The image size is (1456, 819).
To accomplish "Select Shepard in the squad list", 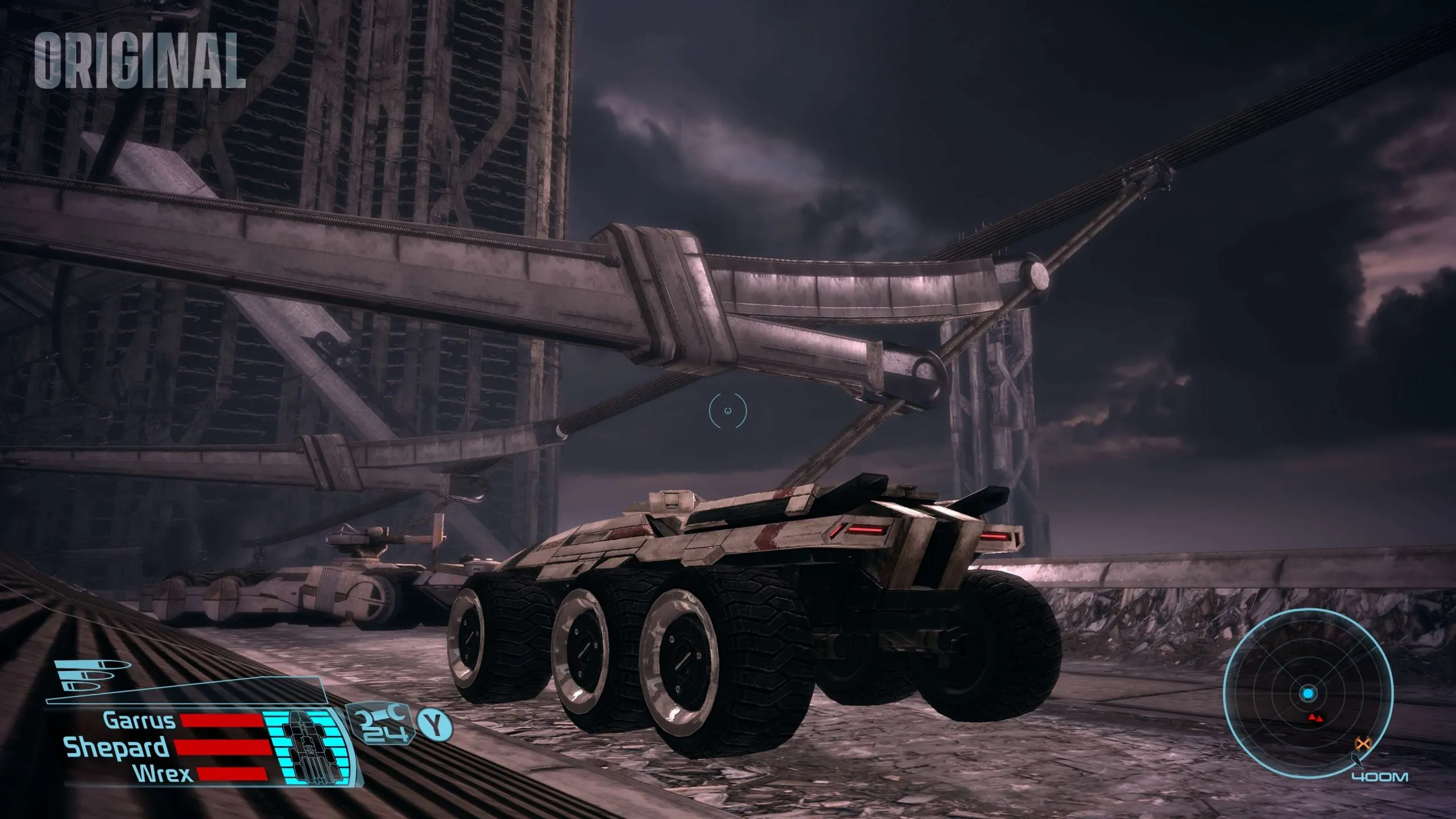I will coord(117,747).
